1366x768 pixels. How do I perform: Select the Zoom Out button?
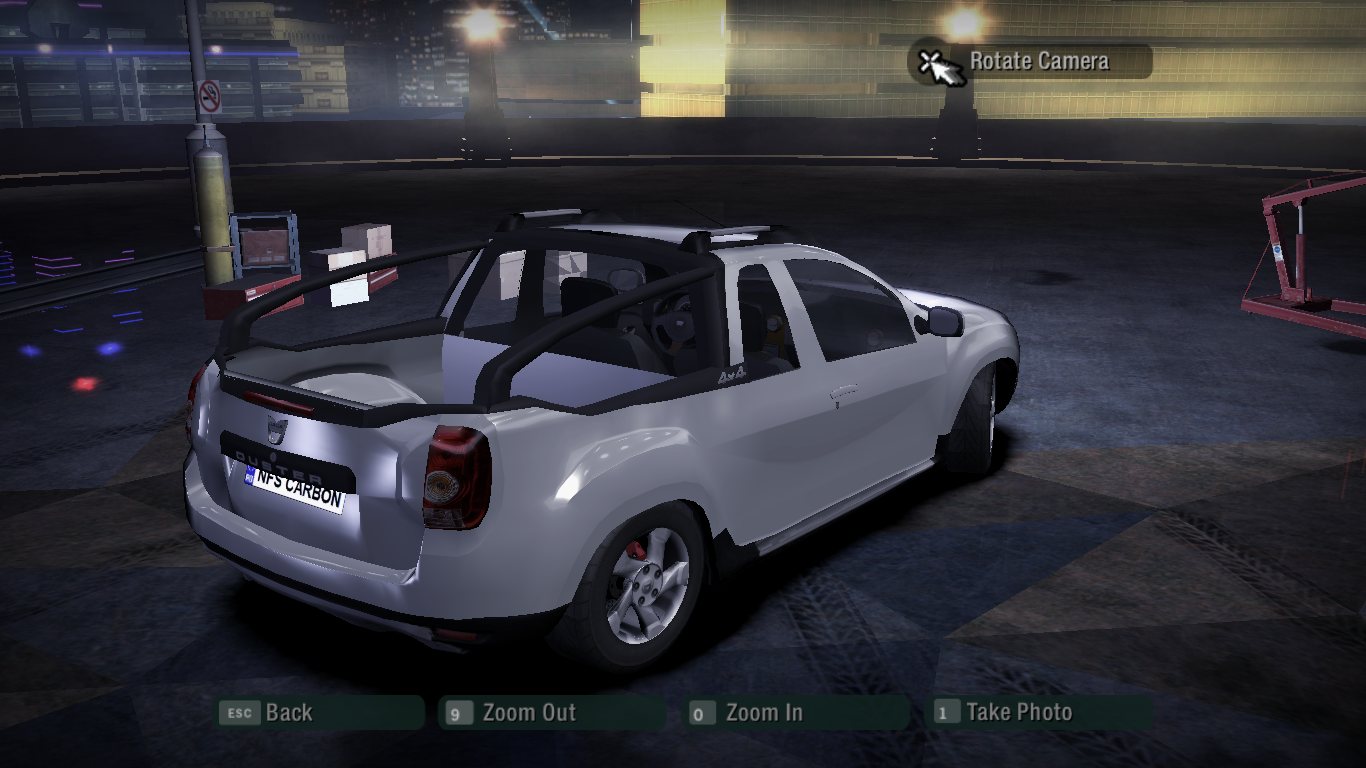pyautogui.click(x=552, y=713)
